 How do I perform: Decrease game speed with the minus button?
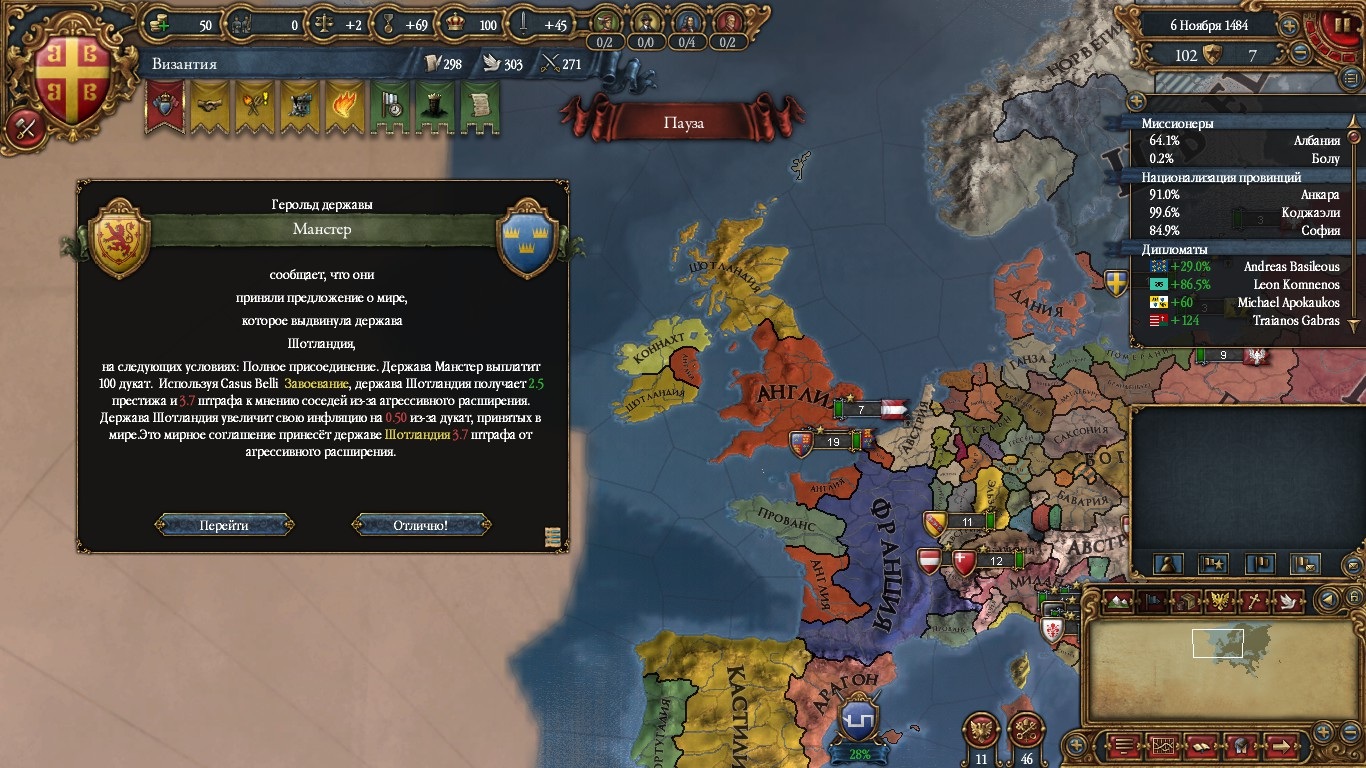point(1300,55)
